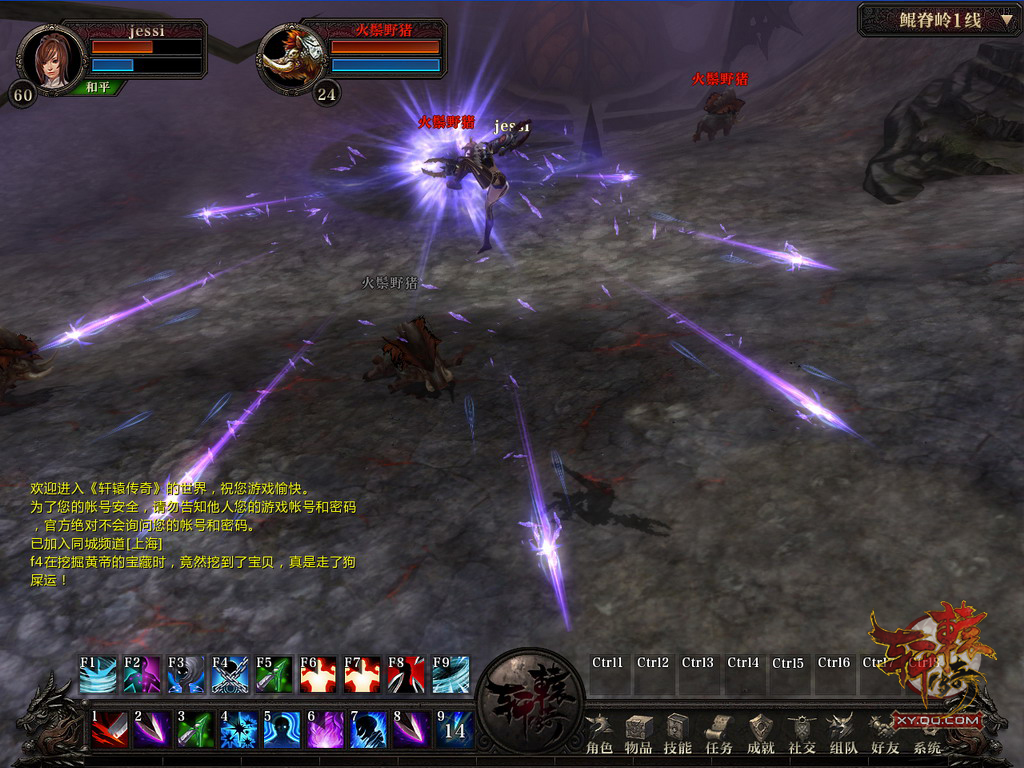This screenshot has height=768, width=1024.
Task: Activate the slot 6 purple flame skill
Action: pyautogui.click(x=325, y=729)
